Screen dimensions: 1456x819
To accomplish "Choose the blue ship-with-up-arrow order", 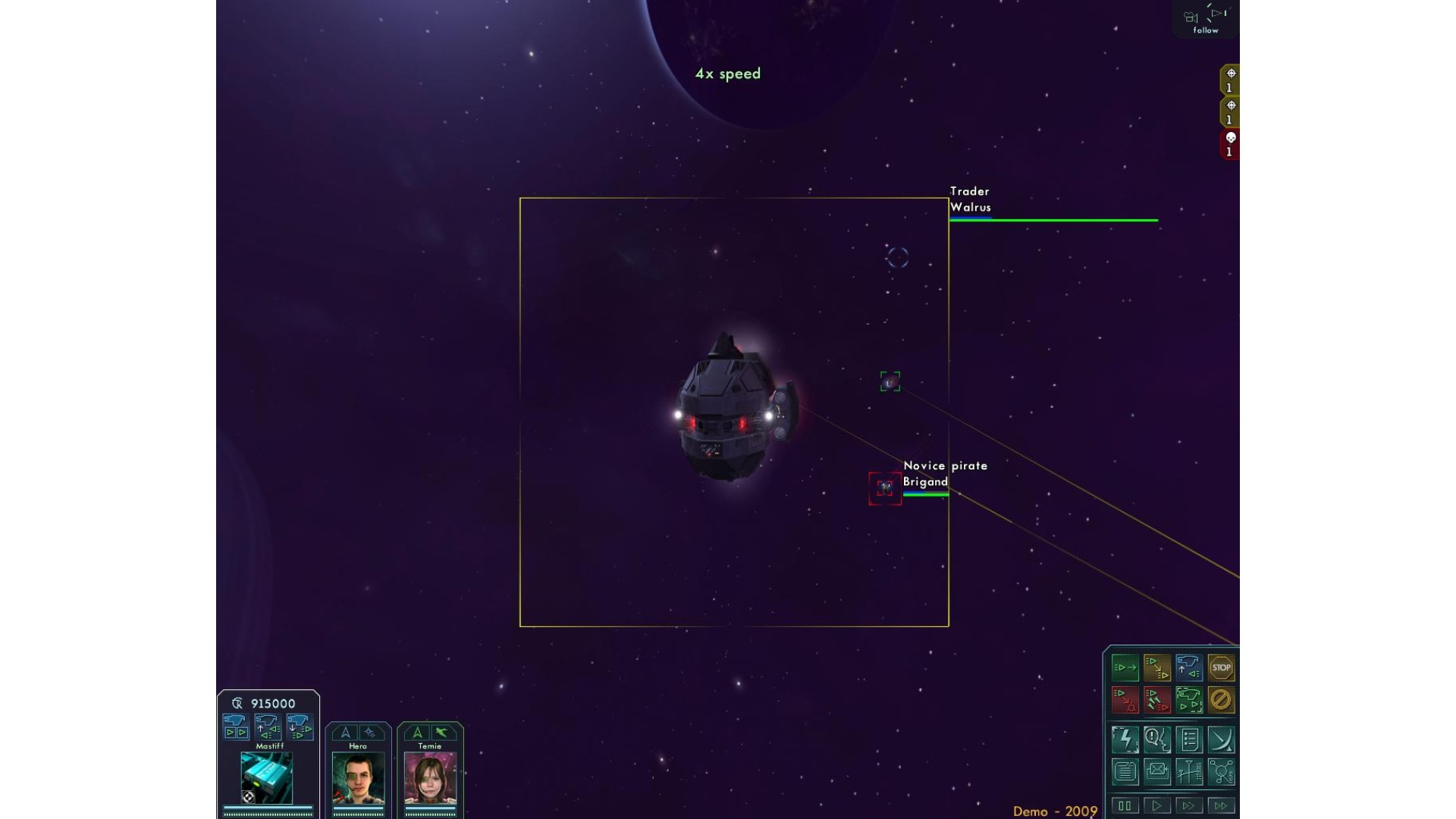I will coord(1189,668).
